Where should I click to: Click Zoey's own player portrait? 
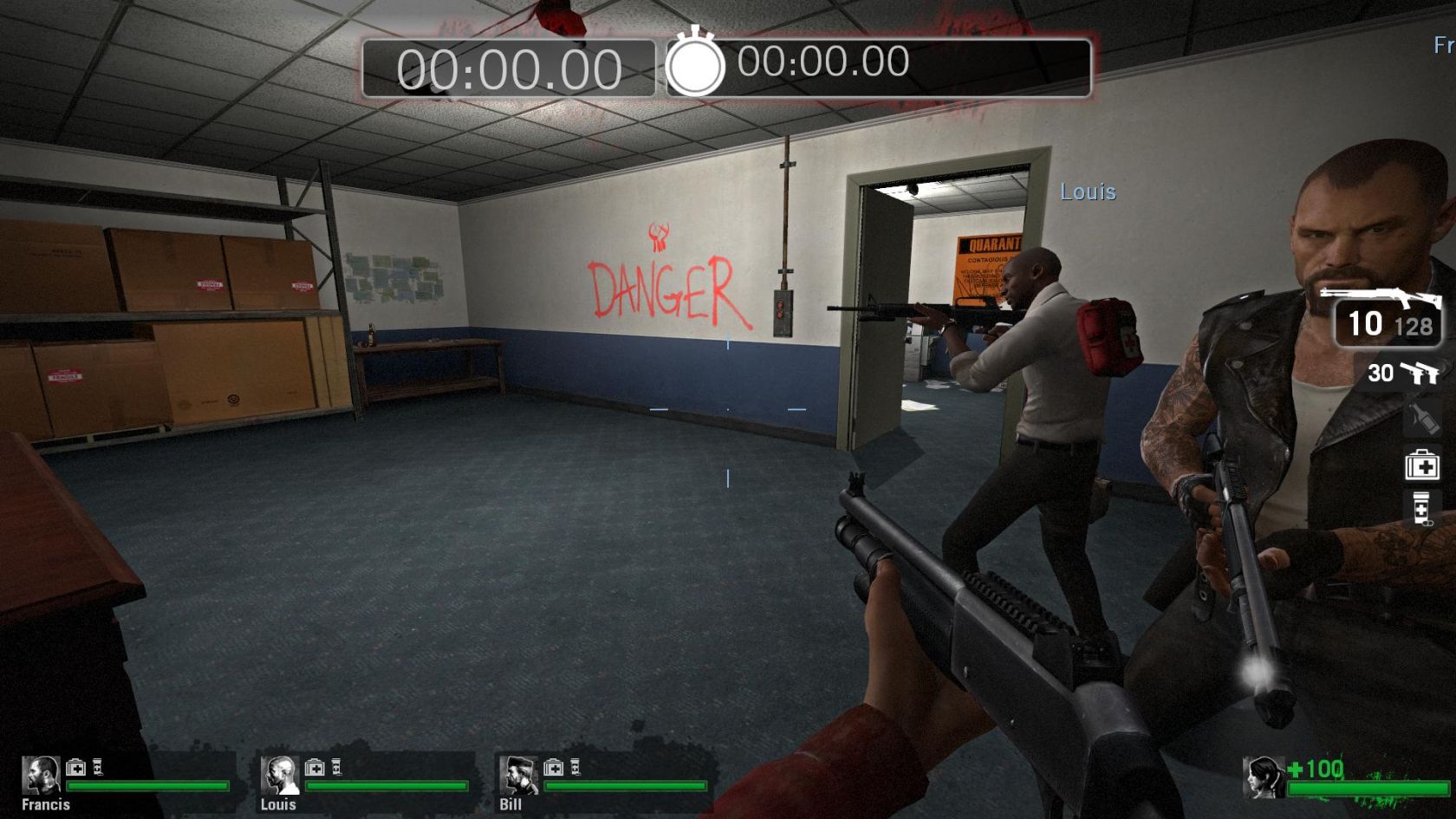(x=1264, y=777)
